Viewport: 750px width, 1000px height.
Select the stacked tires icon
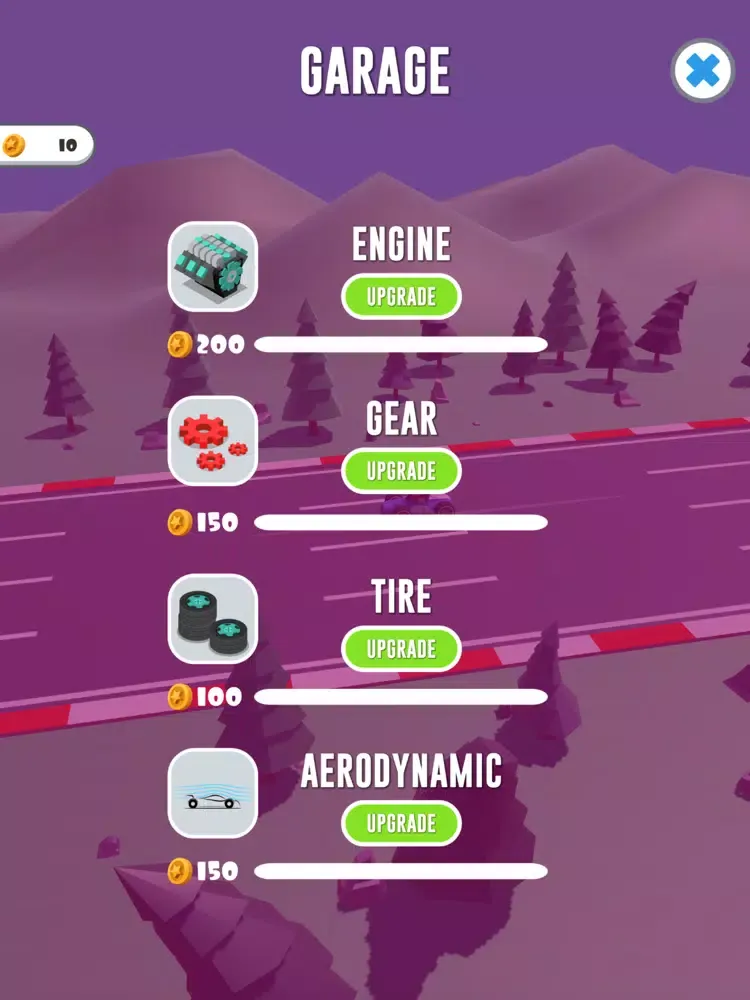click(x=213, y=618)
